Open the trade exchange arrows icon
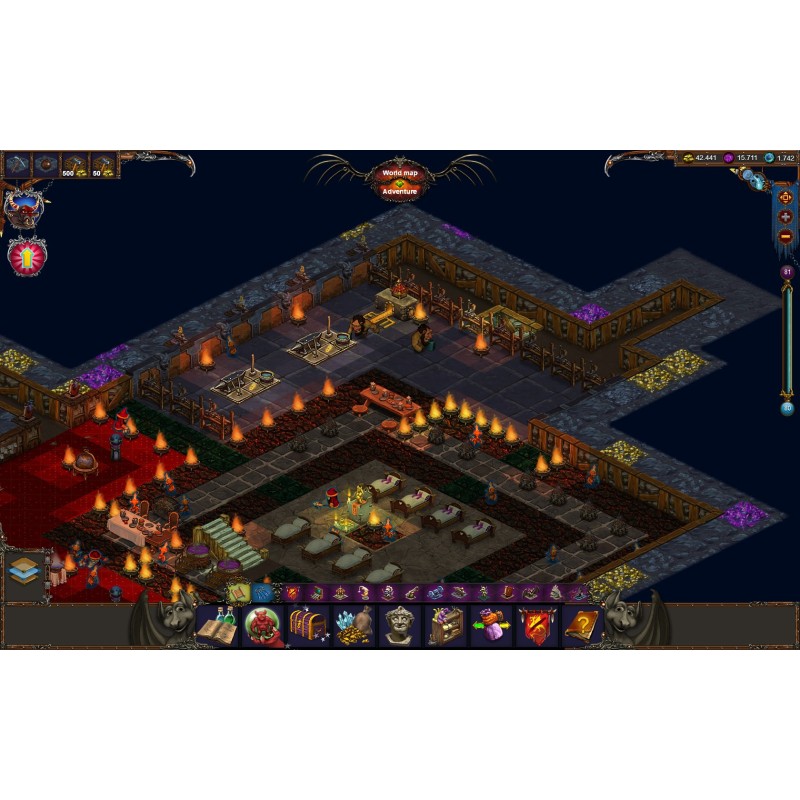The image size is (800, 800). coord(491,626)
